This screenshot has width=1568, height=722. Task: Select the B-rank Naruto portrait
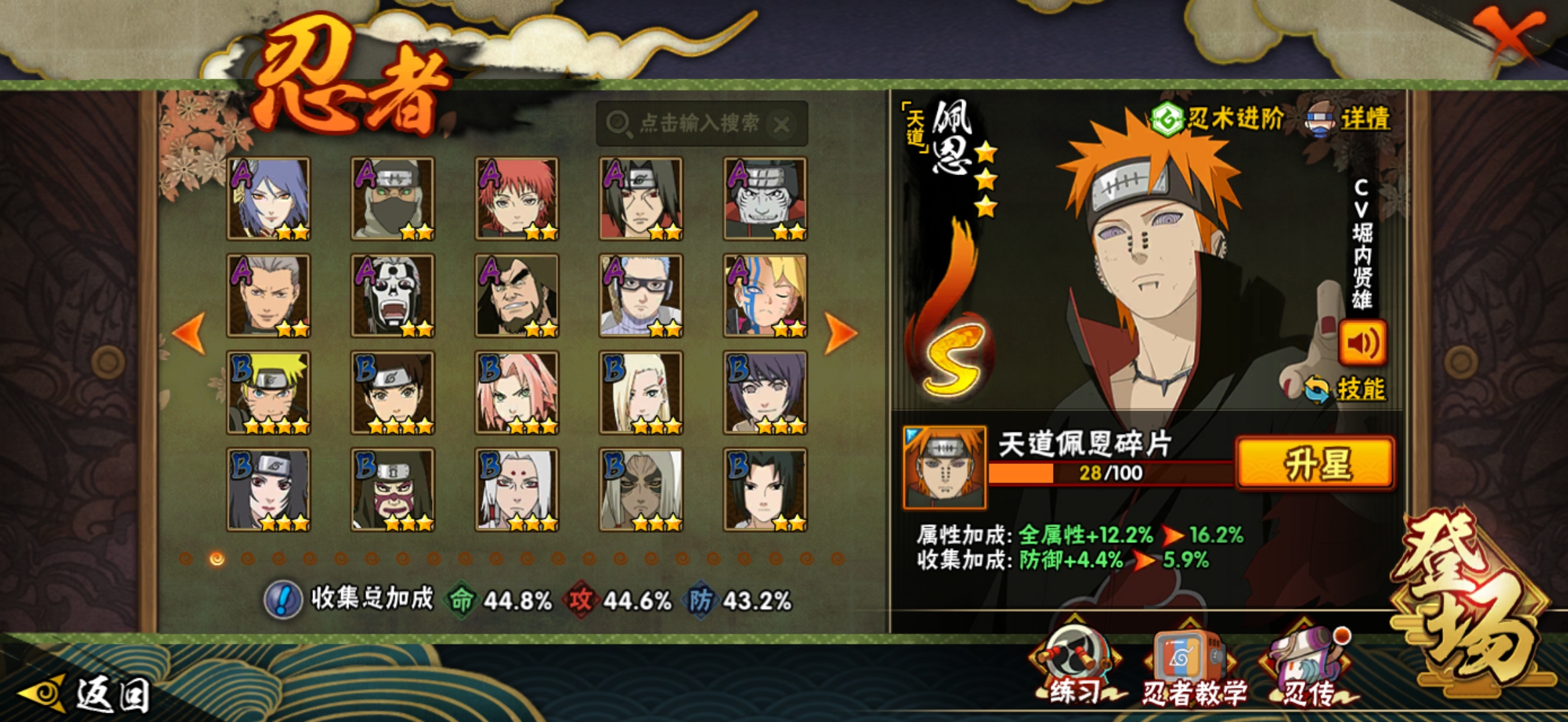click(x=268, y=392)
